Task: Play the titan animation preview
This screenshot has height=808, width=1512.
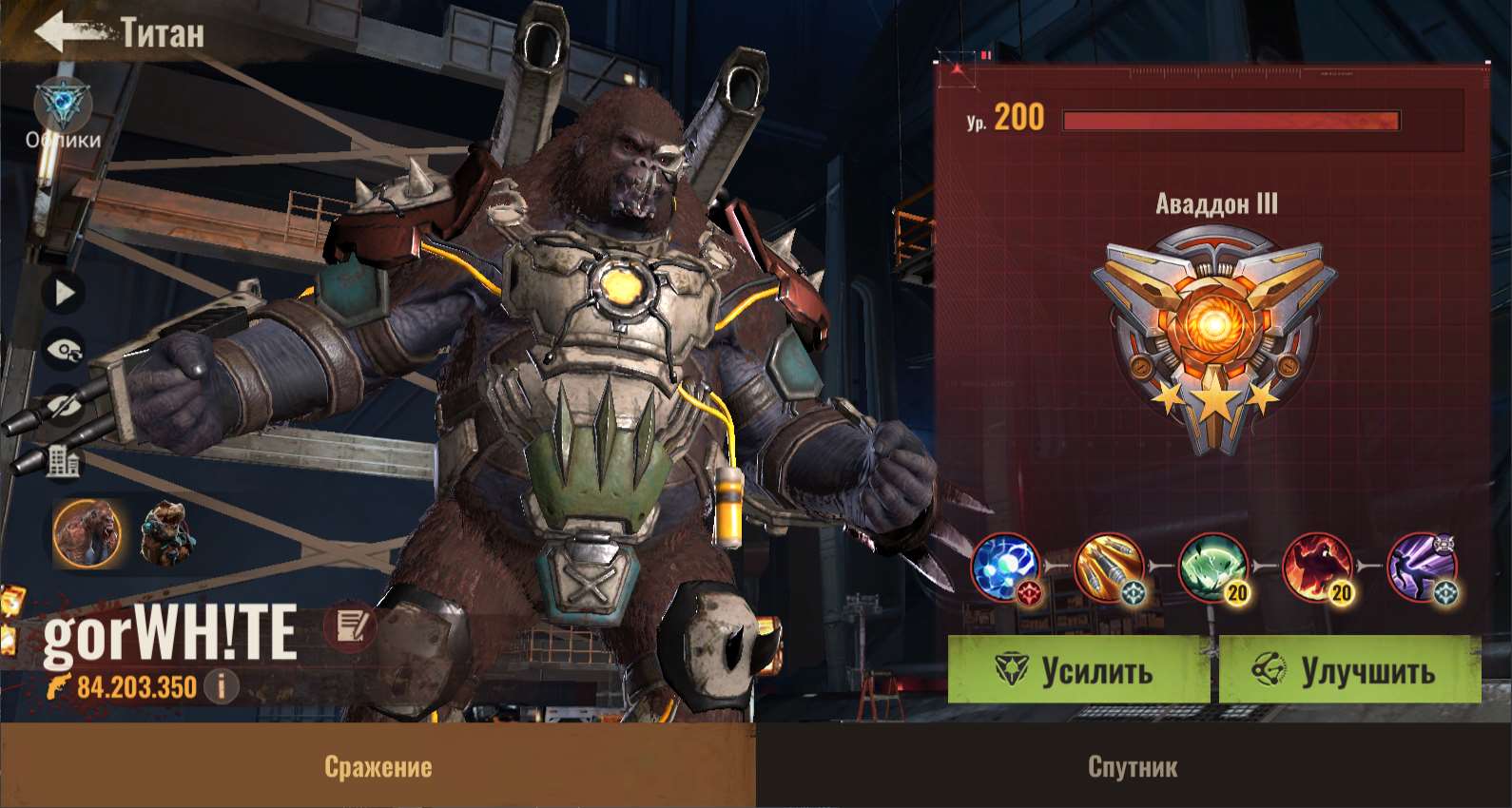Action: point(64,293)
